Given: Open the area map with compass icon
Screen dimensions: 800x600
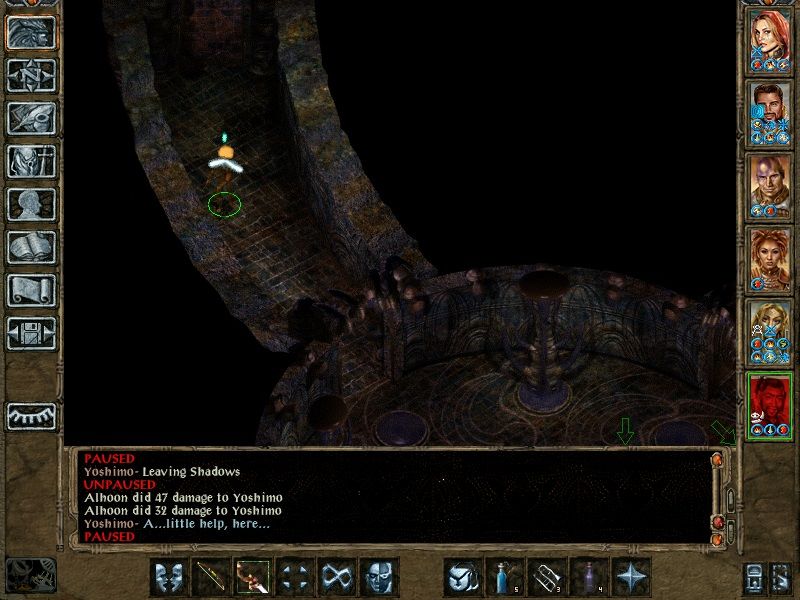Looking at the screenshot, I should [31, 76].
